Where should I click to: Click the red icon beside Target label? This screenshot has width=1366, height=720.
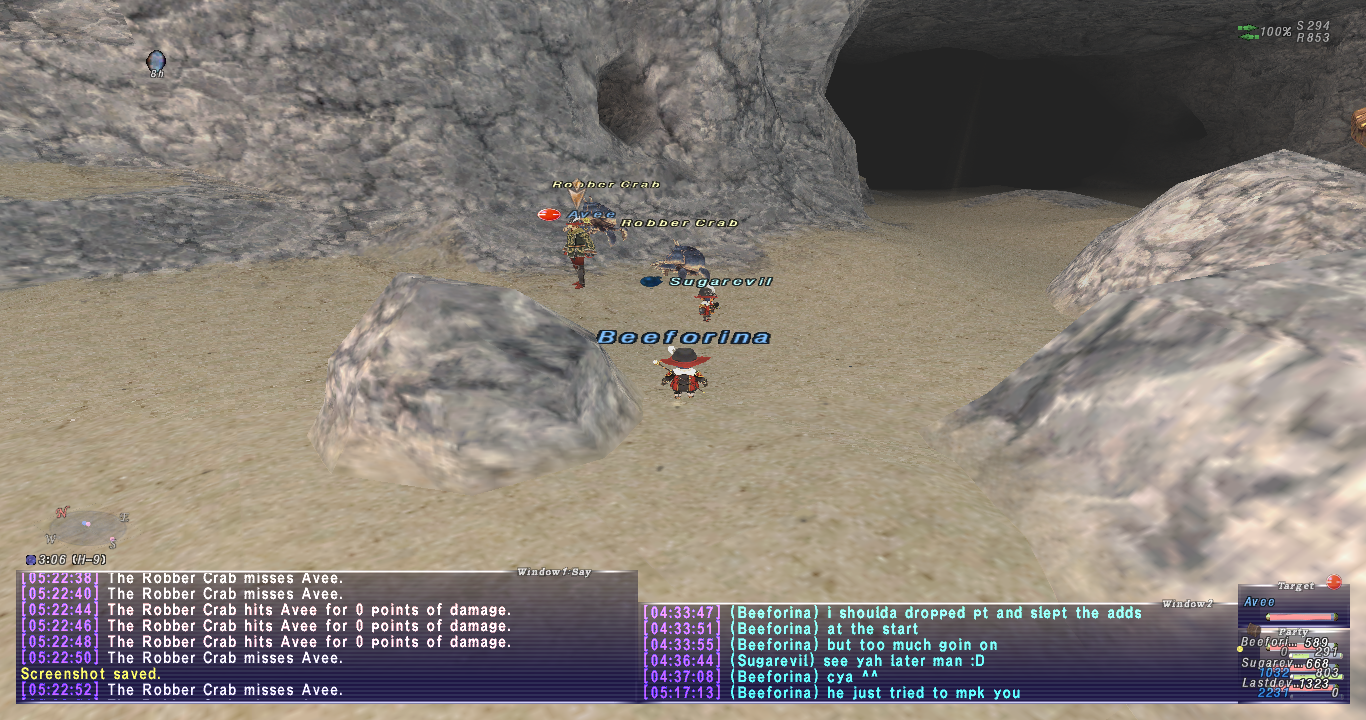[x=1333, y=582]
